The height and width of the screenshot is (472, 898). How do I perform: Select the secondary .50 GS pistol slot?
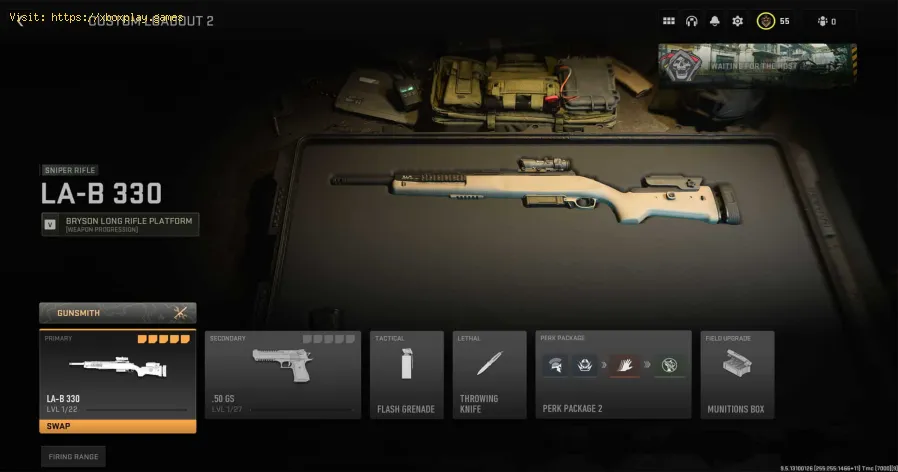[x=283, y=375]
